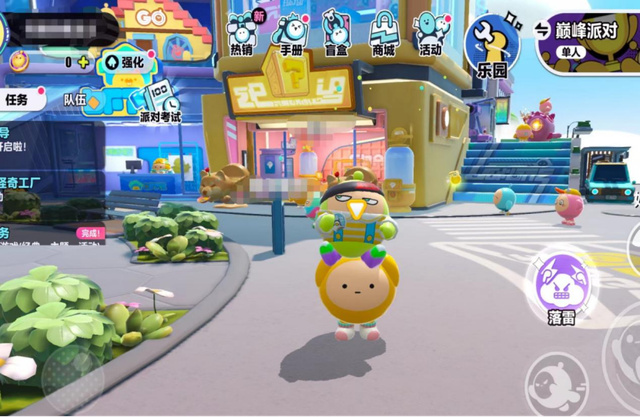Open the 盲盒 blind box menu
The width and height of the screenshot is (640, 417).
(336, 32)
